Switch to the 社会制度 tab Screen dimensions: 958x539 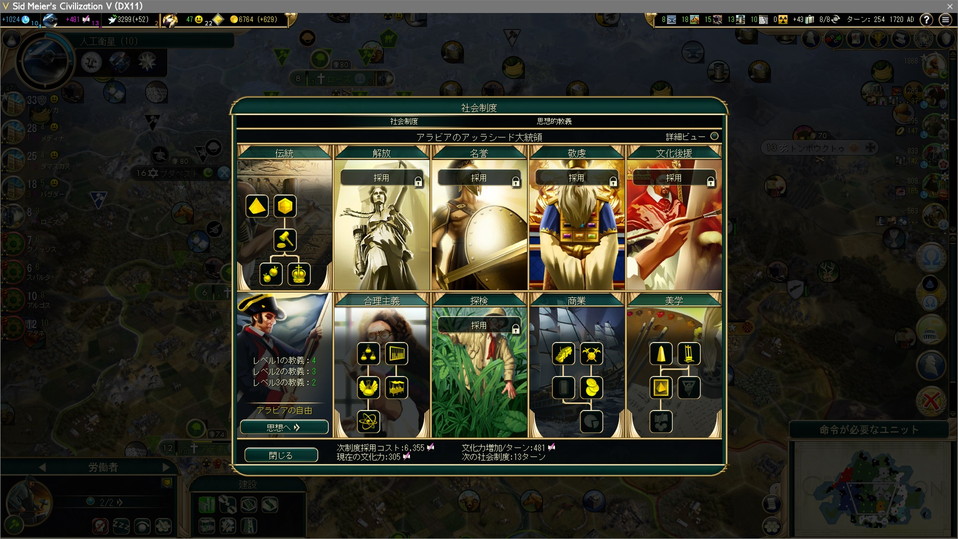[404, 121]
